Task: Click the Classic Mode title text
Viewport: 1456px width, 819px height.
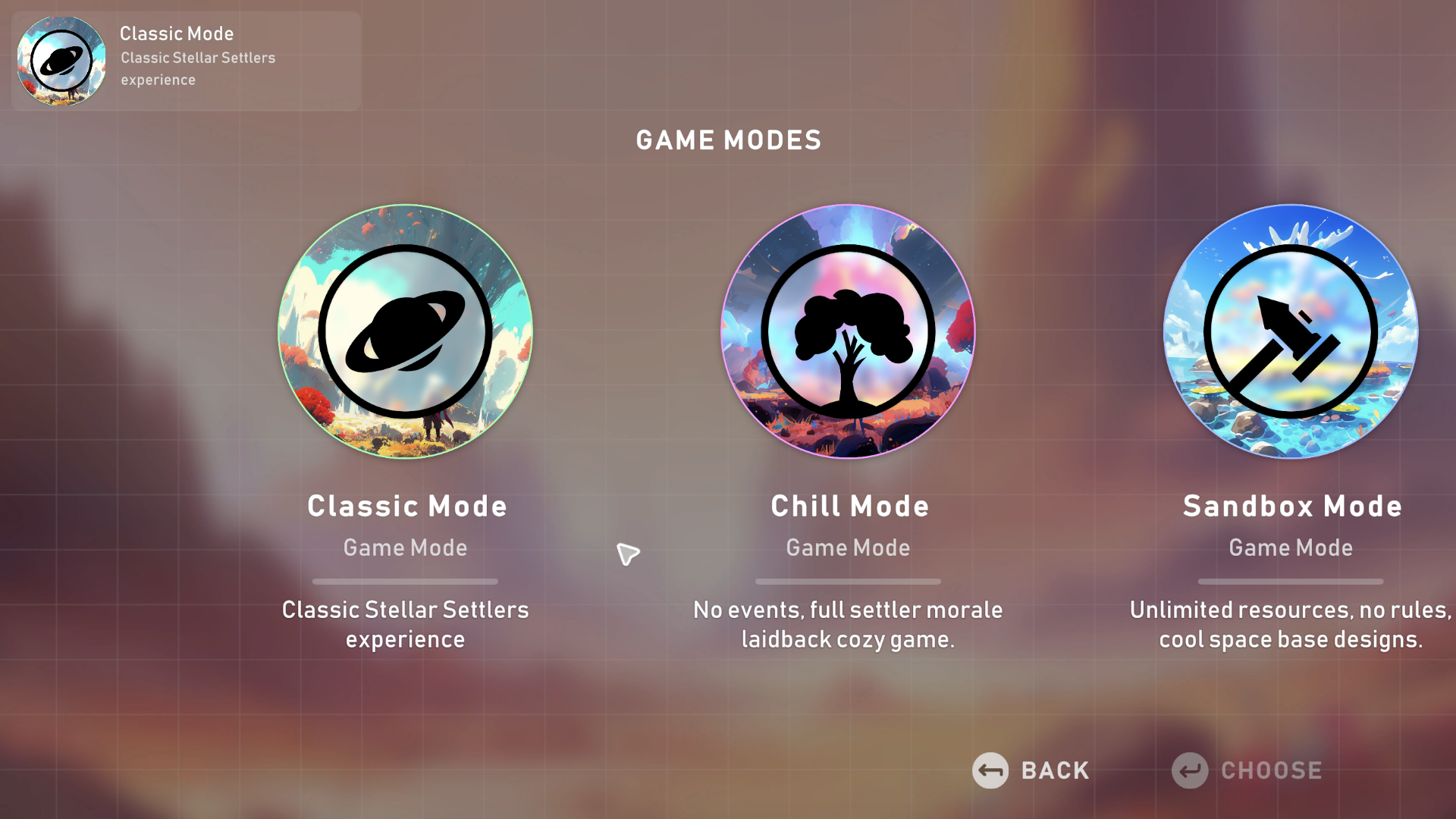Action: [406, 506]
